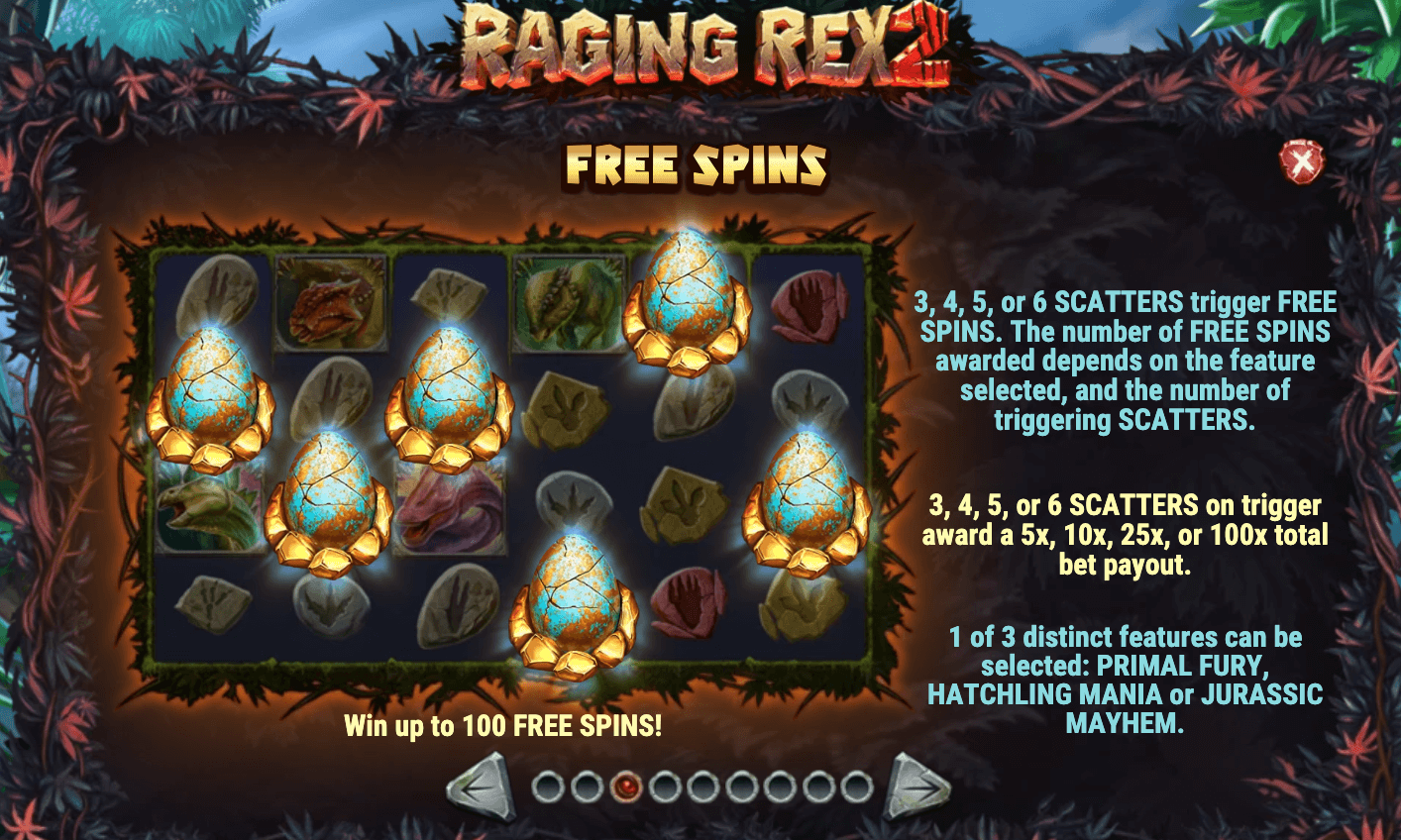Select the last pagination dot
The height and width of the screenshot is (840, 1401).
(858, 786)
